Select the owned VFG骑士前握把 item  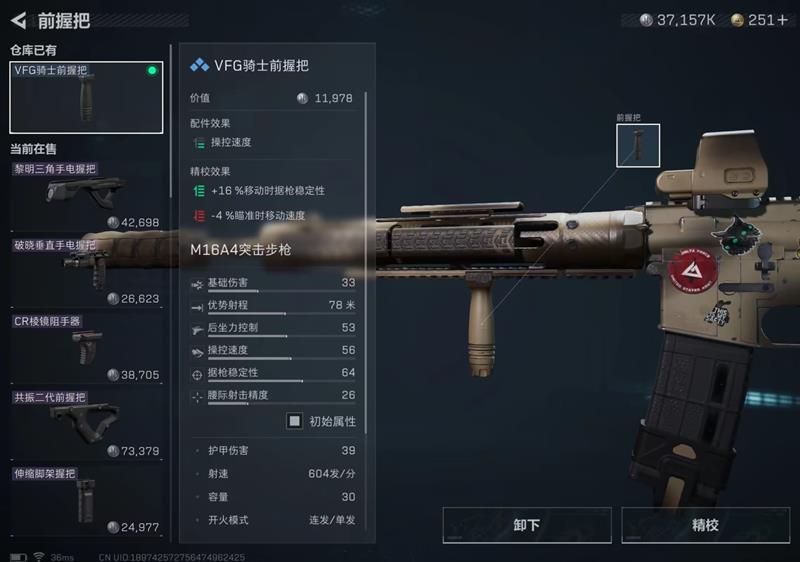click(86, 98)
